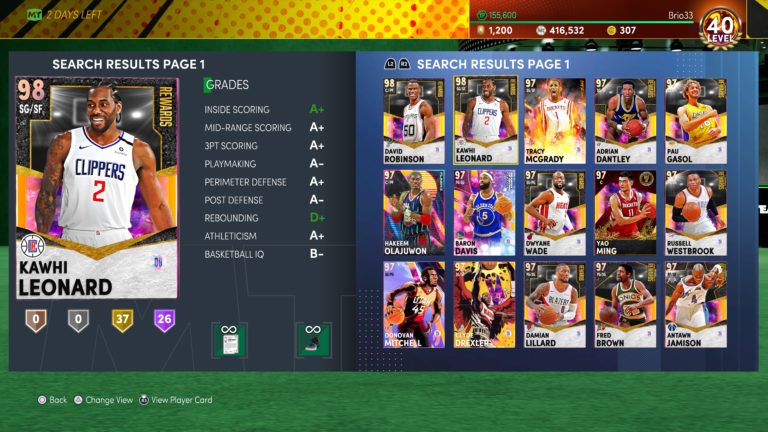Image resolution: width=768 pixels, height=432 pixels.
Task: Choose the Dwyane Wade card
Action: click(x=555, y=212)
